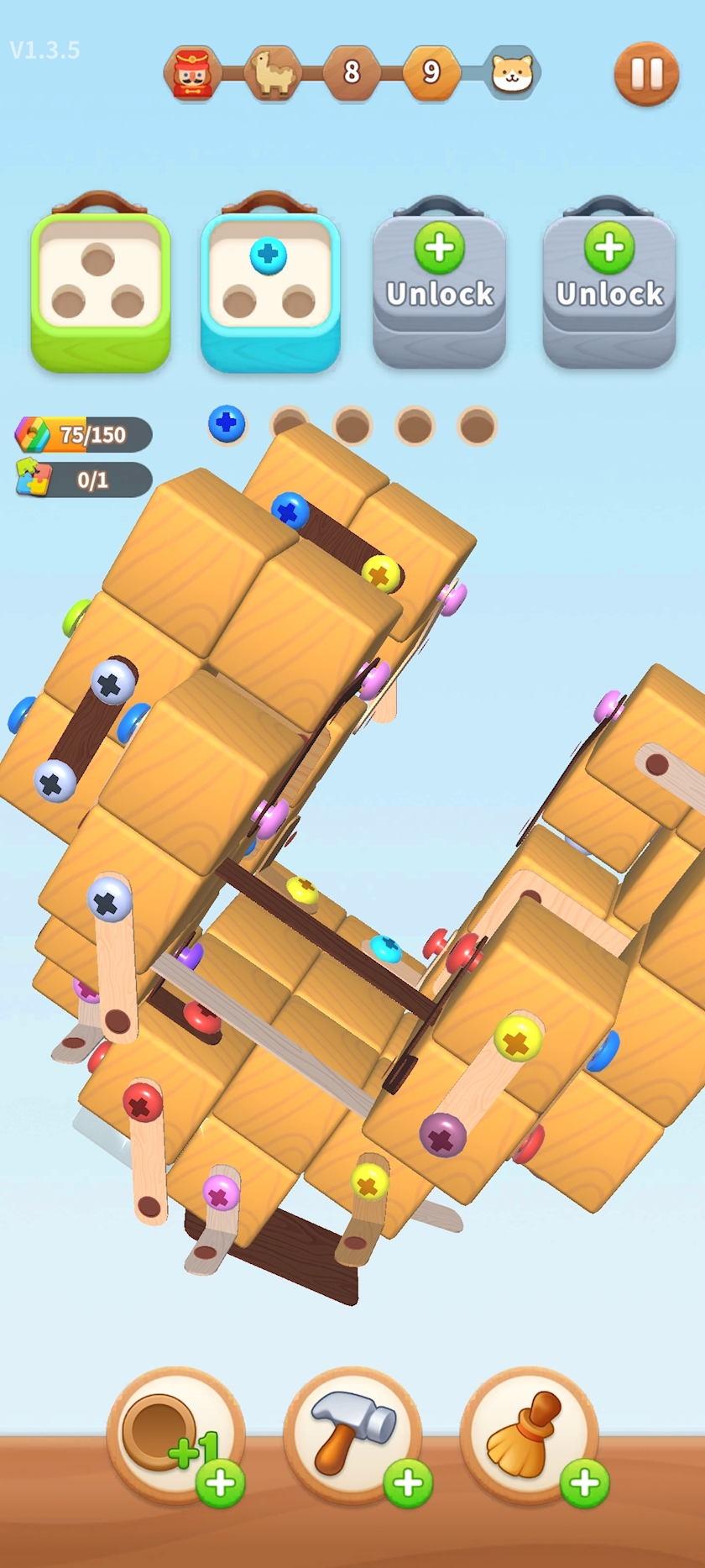705x1568 pixels.
Task: Remove the dark purple screw from the puzzle
Action: (442, 1136)
